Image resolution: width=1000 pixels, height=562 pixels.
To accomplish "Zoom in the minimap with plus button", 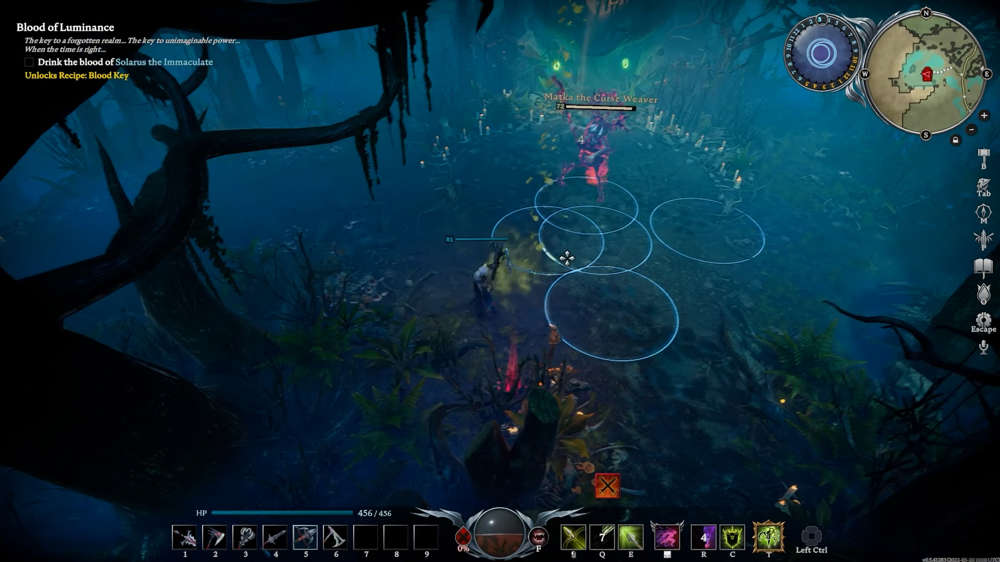I will (x=984, y=116).
